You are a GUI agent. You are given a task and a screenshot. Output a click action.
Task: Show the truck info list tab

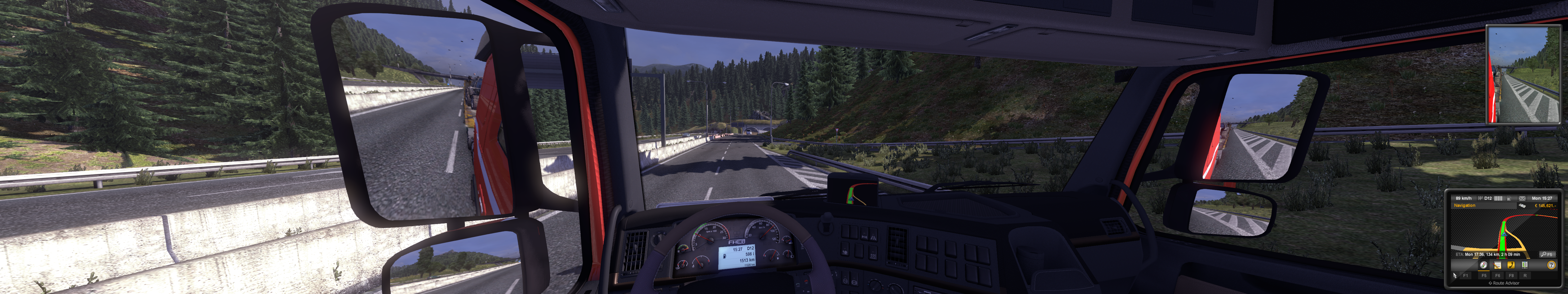[x=1525, y=265]
